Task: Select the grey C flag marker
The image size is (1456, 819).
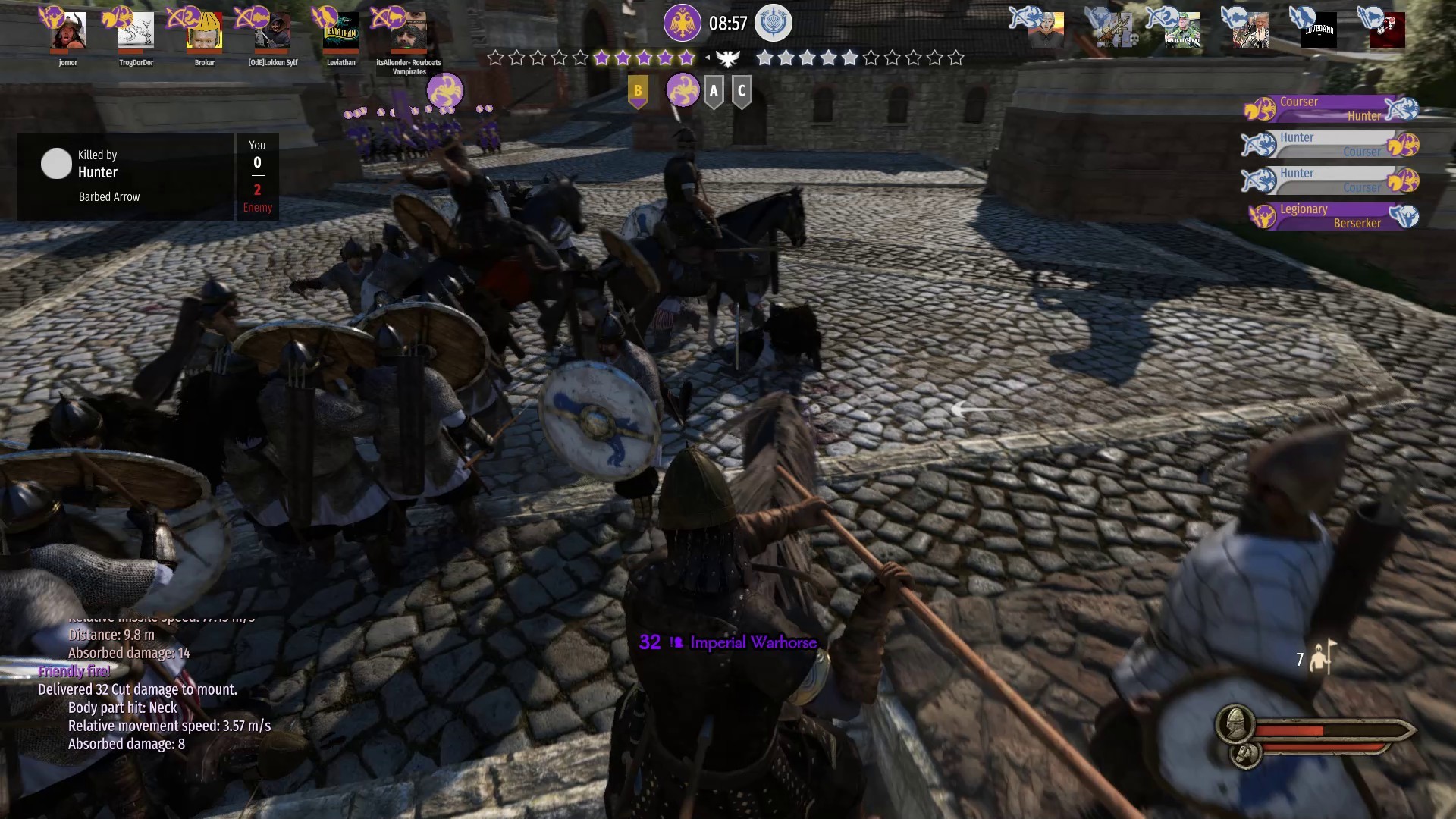Action: pyautogui.click(x=742, y=92)
